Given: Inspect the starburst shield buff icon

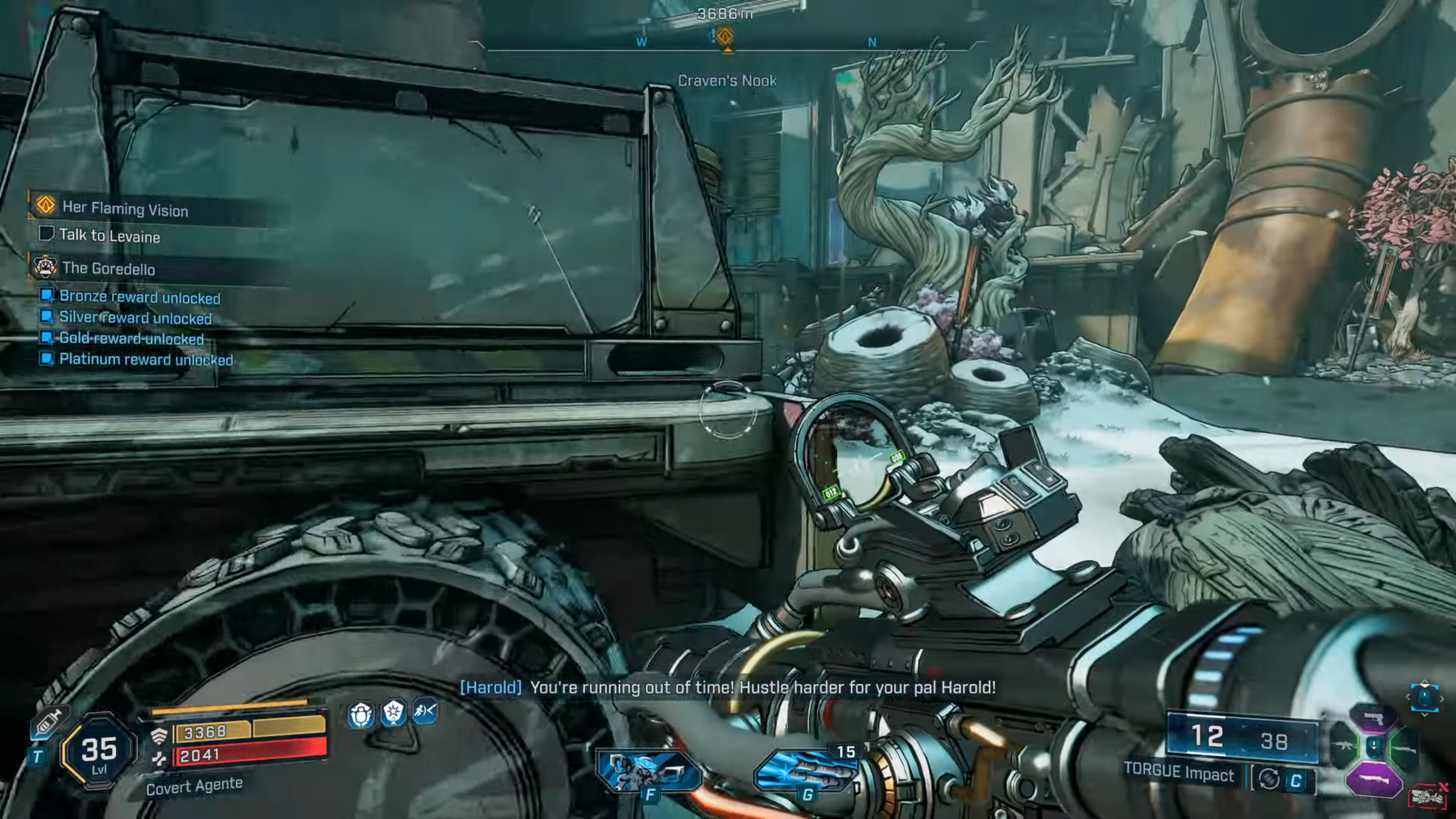Looking at the screenshot, I should (394, 712).
